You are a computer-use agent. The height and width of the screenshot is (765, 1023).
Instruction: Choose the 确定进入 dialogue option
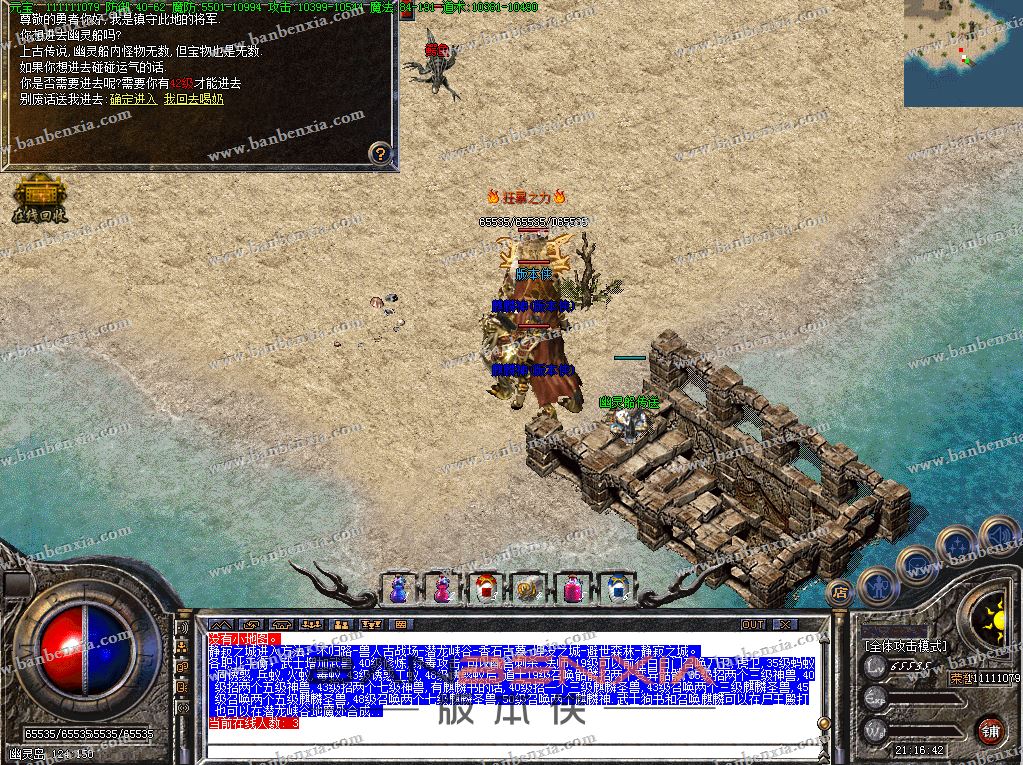[x=133, y=99]
